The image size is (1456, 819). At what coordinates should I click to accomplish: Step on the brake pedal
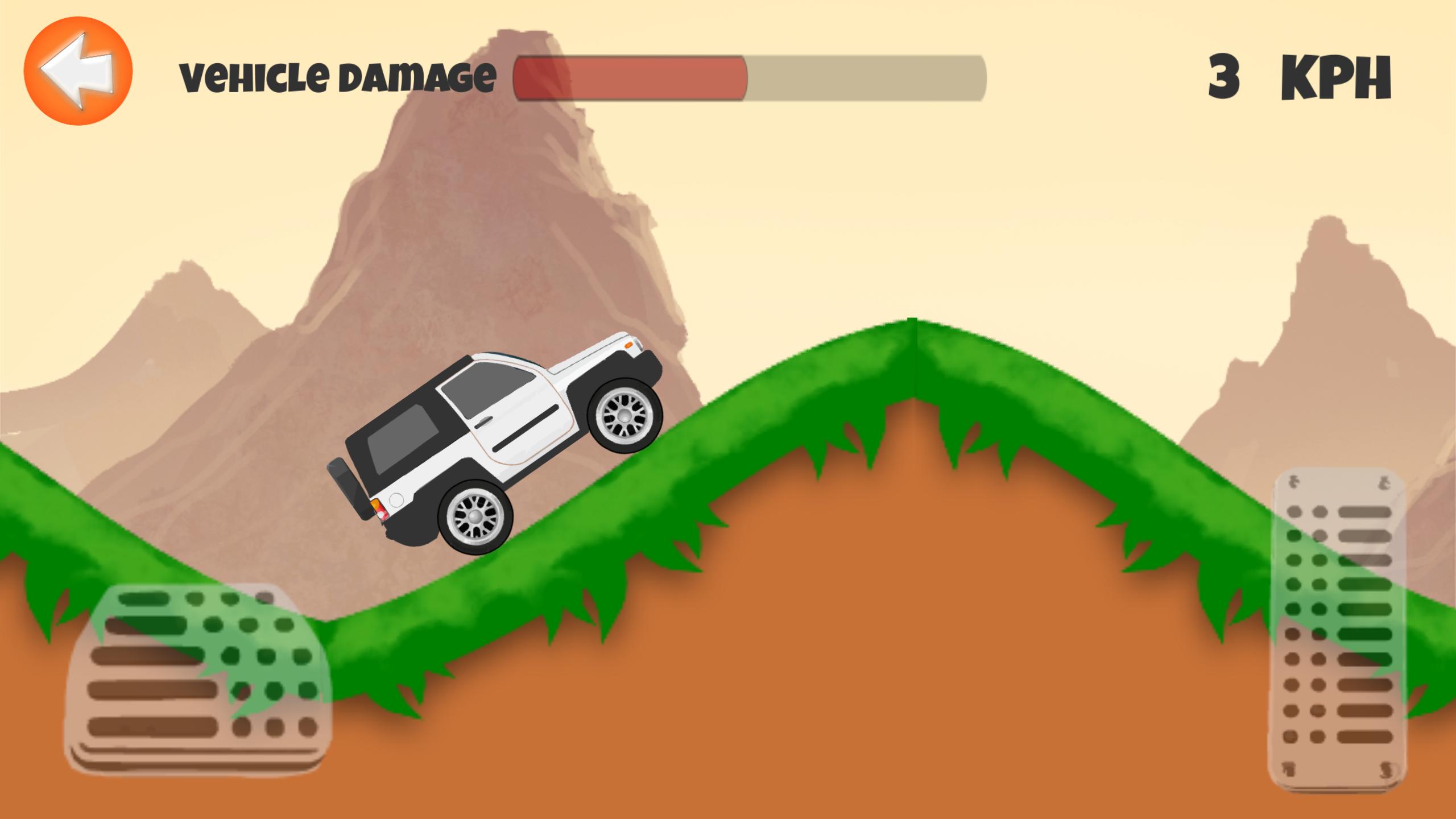(x=200, y=679)
